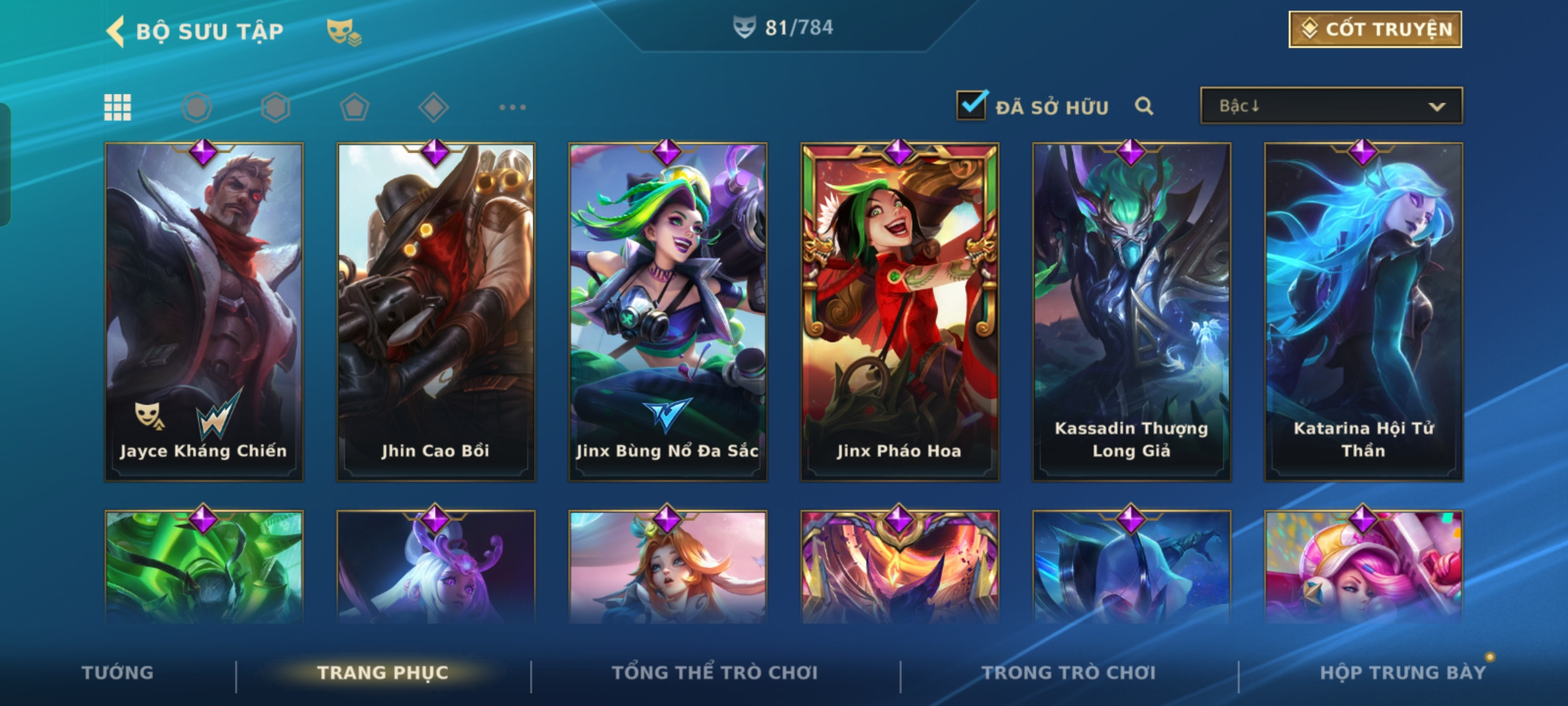Open Jinx Bùng Nổ Đa Sắc skin

point(668,312)
